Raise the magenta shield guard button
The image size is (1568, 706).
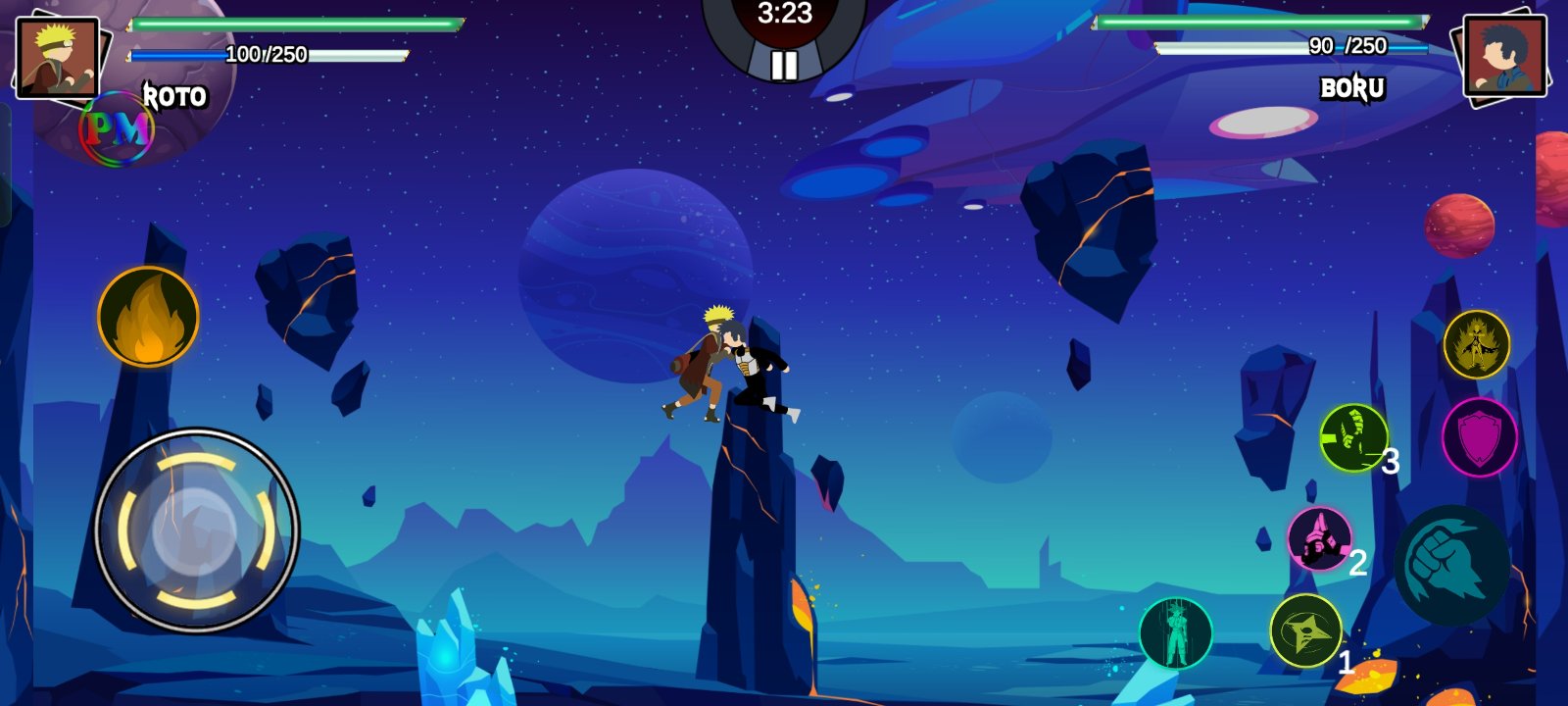coord(1479,437)
